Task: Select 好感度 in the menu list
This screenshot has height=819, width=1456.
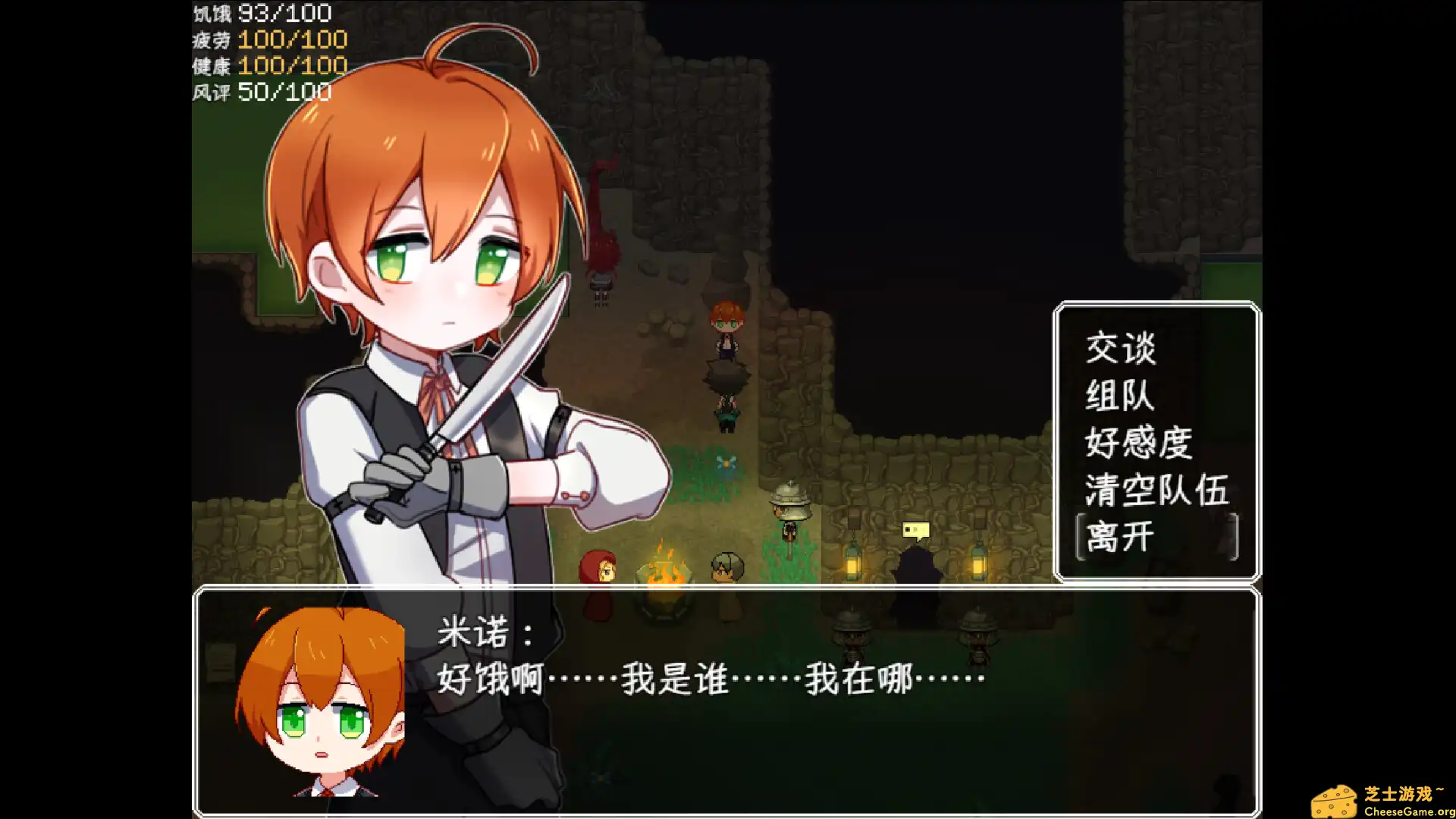Action: point(1137,444)
